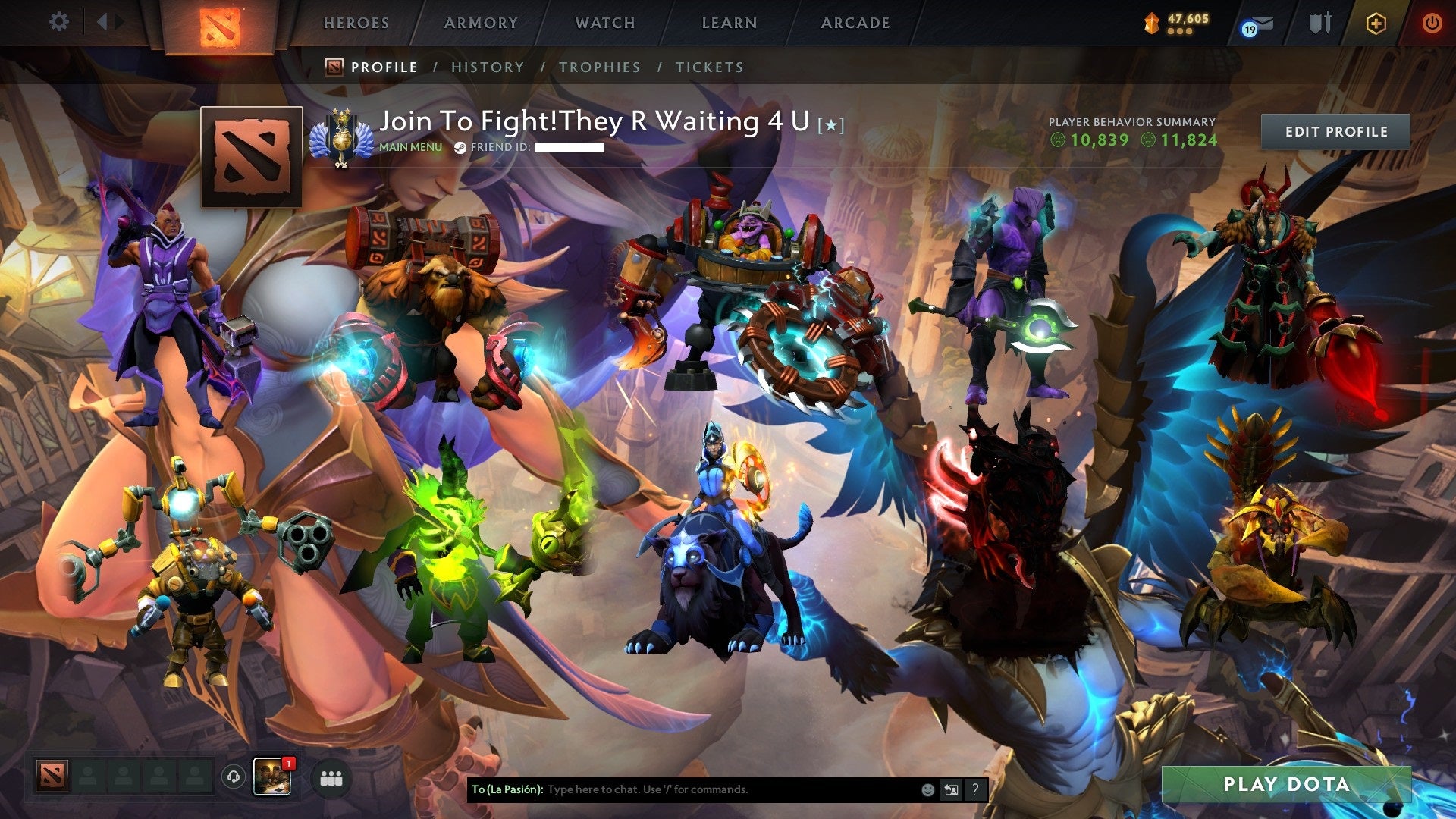Click the Dota logo at top left
The height and width of the screenshot is (819, 1456).
pyautogui.click(x=218, y=23)
